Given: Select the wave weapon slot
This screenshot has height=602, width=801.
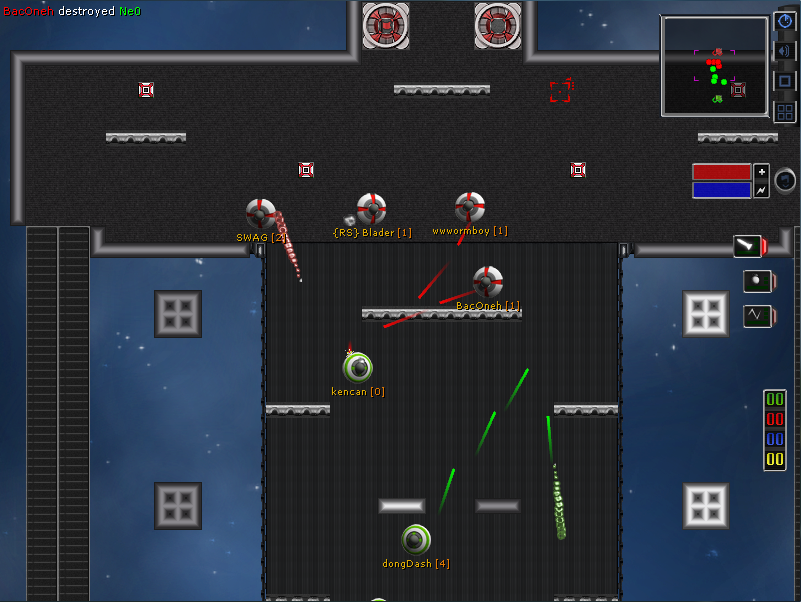Looking at the screenshot, I should pyautogui.click(x=756, y=316).
